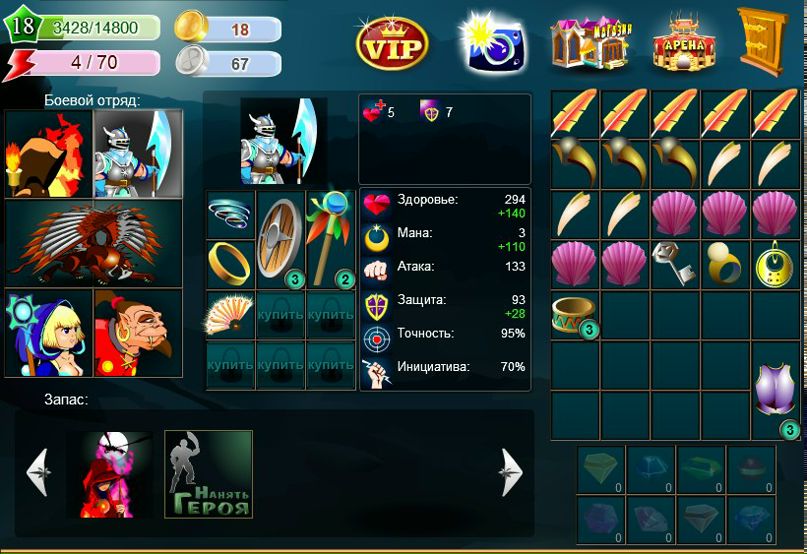The image size is (807, 554).
Task: Select the silver key in inventory
Action: pos(675,263)
